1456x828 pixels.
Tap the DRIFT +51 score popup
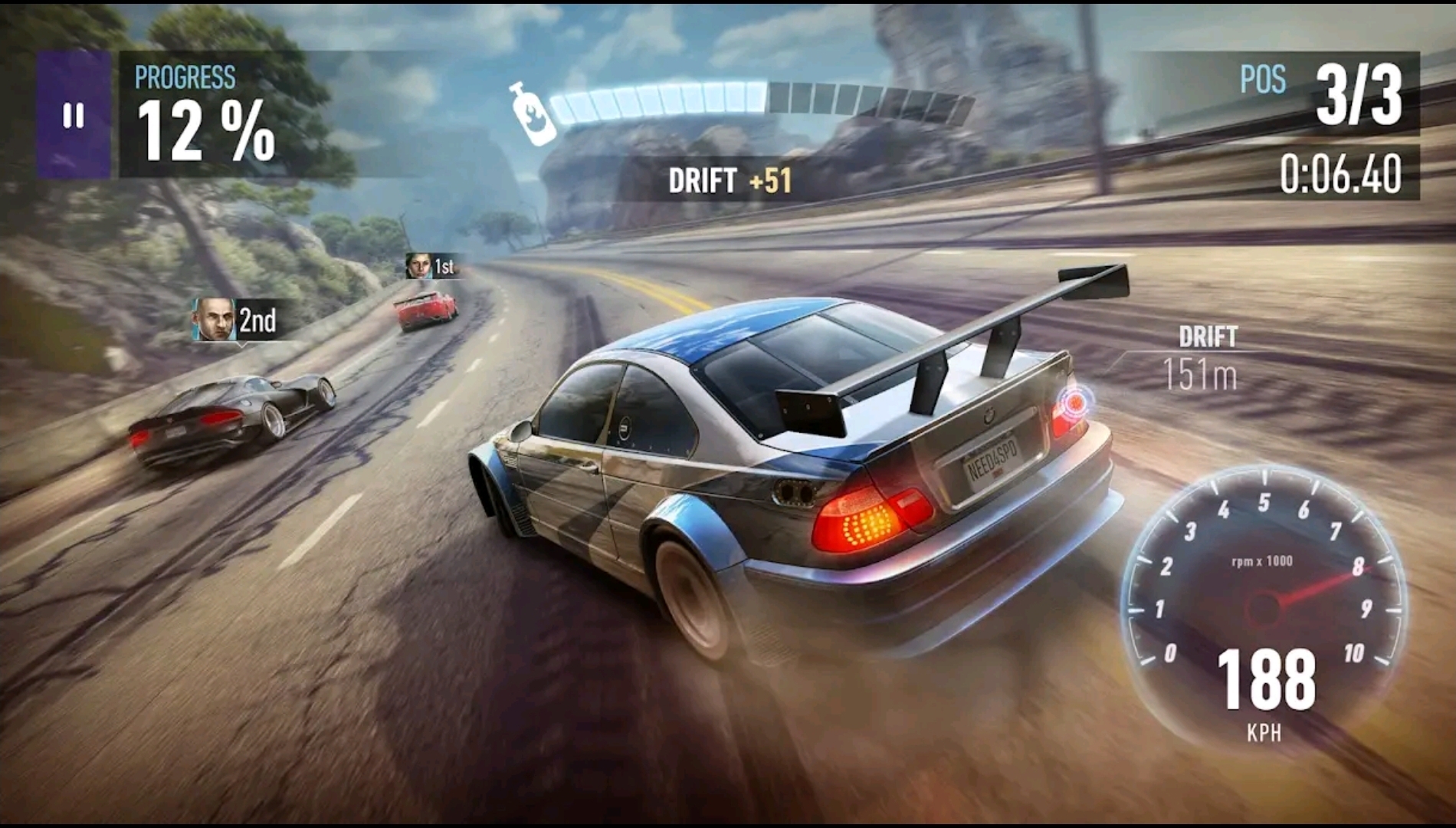click(730, 181)
